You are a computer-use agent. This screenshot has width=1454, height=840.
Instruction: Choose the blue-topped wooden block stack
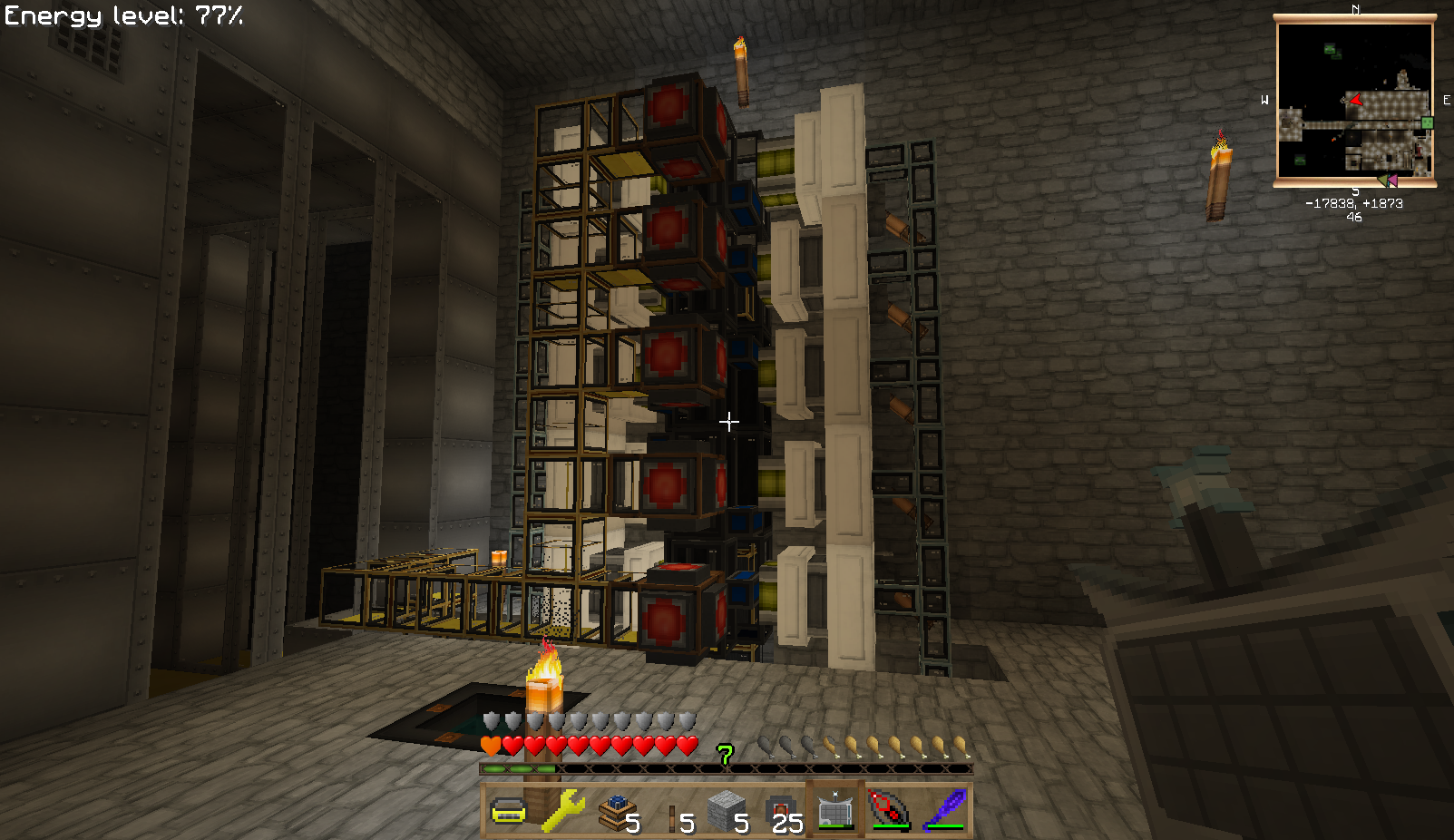tap(617, 810)
